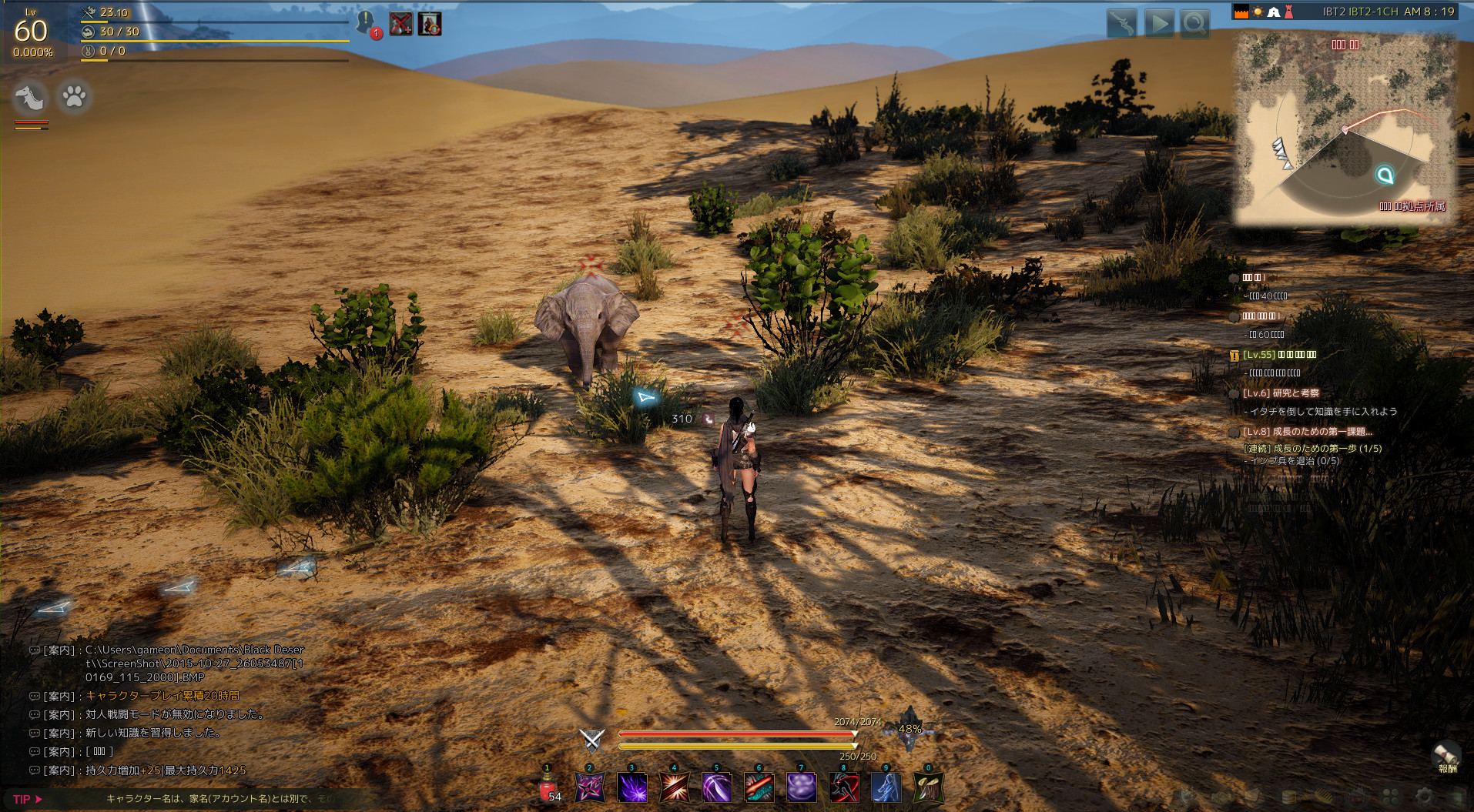Open the minimap
This screenshot has height=812, width=1474.
[x=1344, y=127]
